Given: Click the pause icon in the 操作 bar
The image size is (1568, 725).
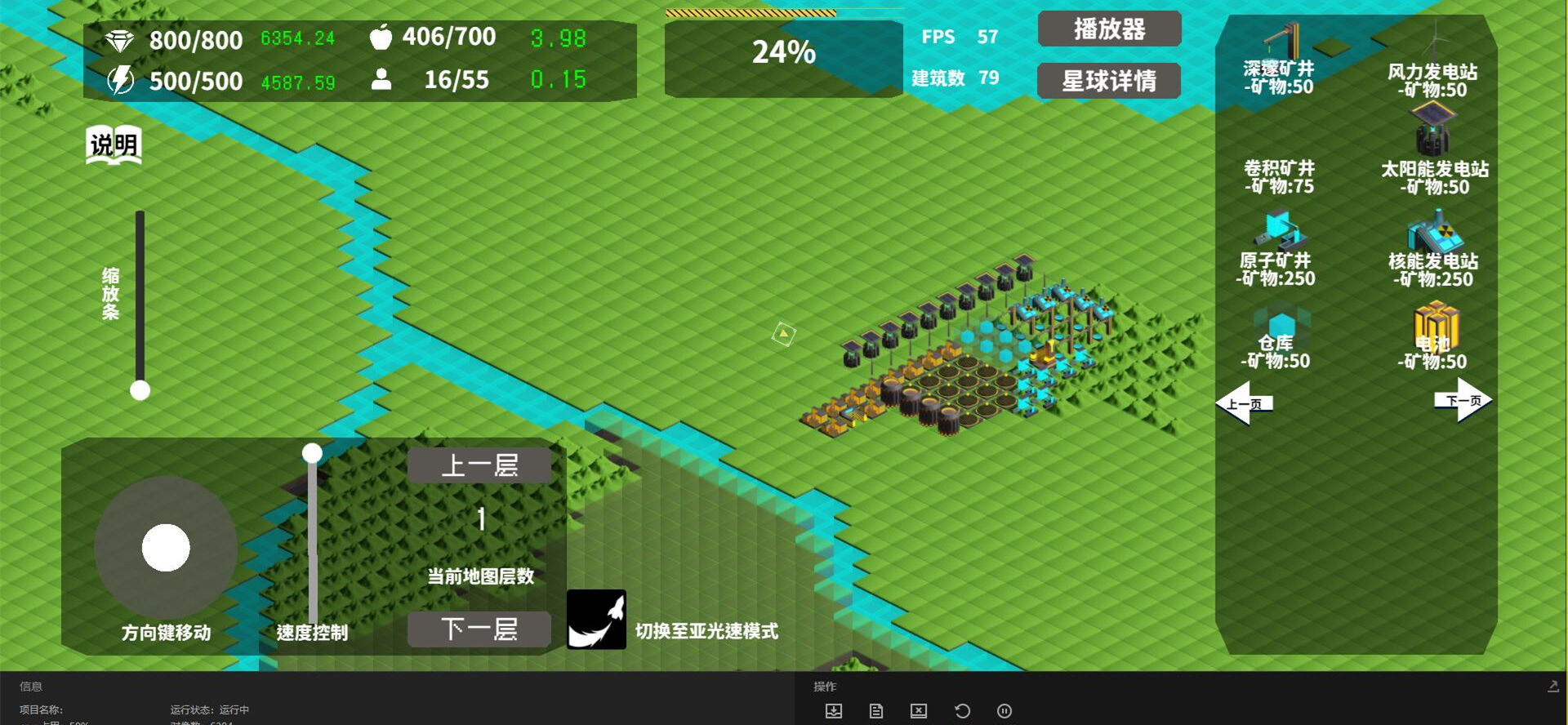Looking at the screenshot, I should coord(1004,710).
